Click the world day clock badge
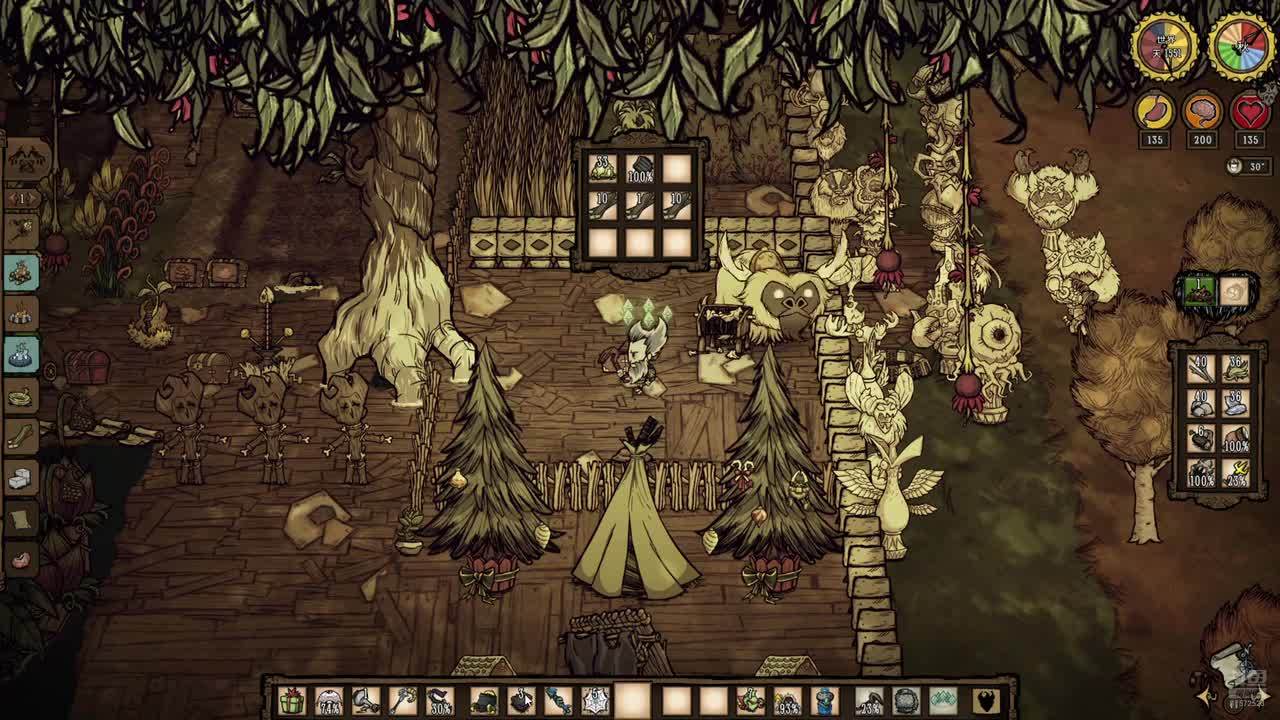This screenshot has height=720, width=1280. click(1165, 47)
